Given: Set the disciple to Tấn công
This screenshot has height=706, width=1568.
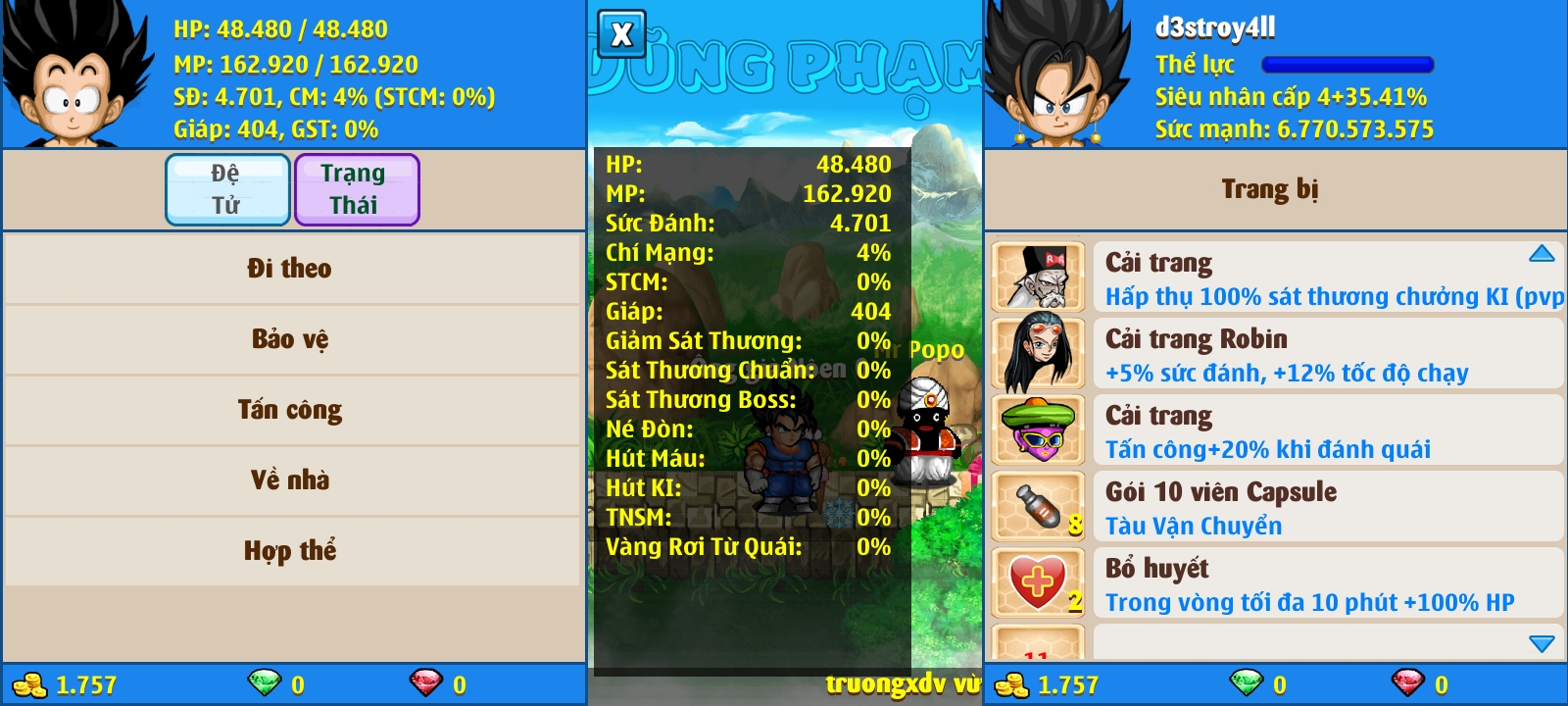Looking at the screenshot, I should click(290, 410).
